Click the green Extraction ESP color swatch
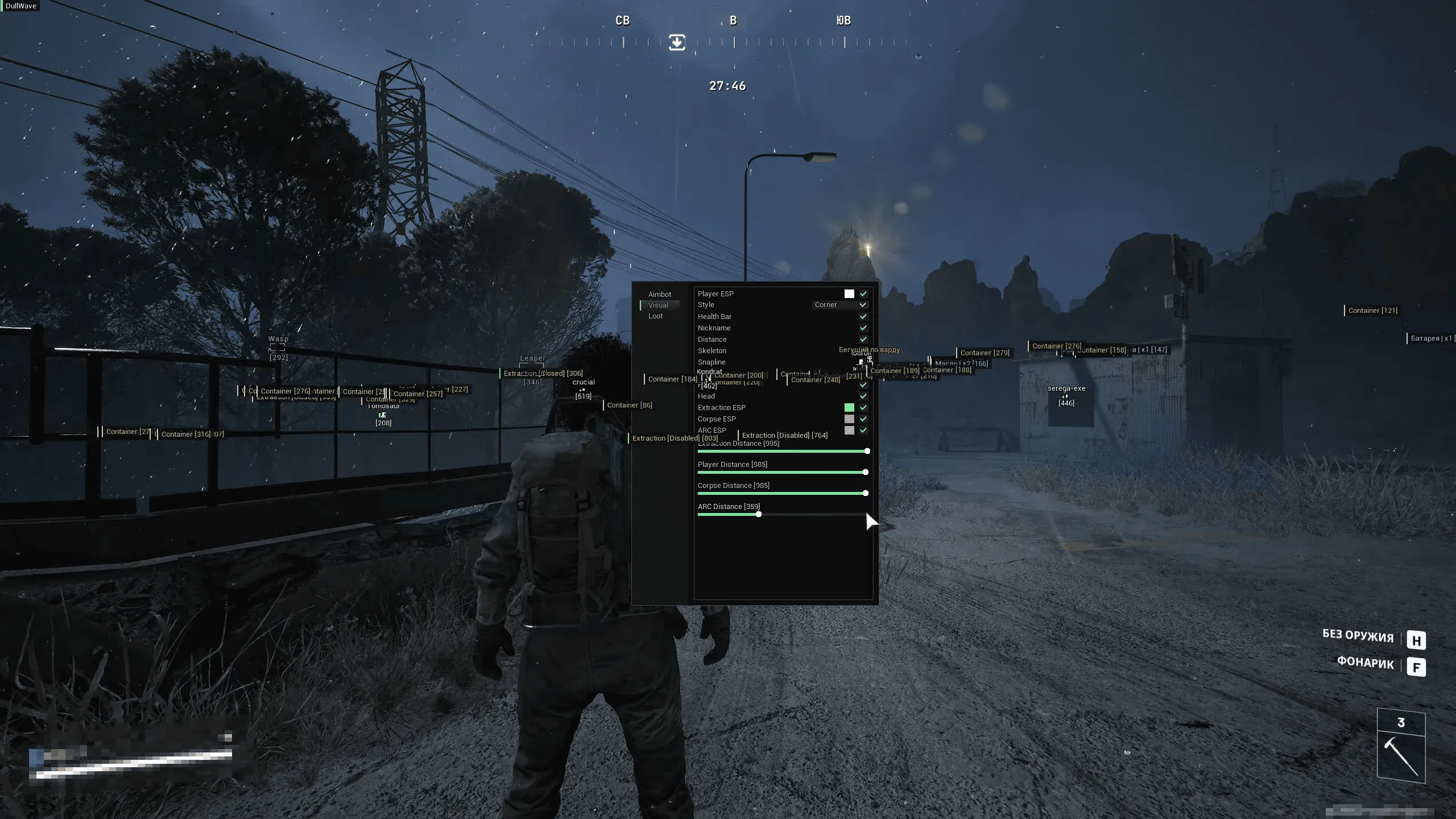The height and width of the screenshot is (819, 1456). [849, 407]
